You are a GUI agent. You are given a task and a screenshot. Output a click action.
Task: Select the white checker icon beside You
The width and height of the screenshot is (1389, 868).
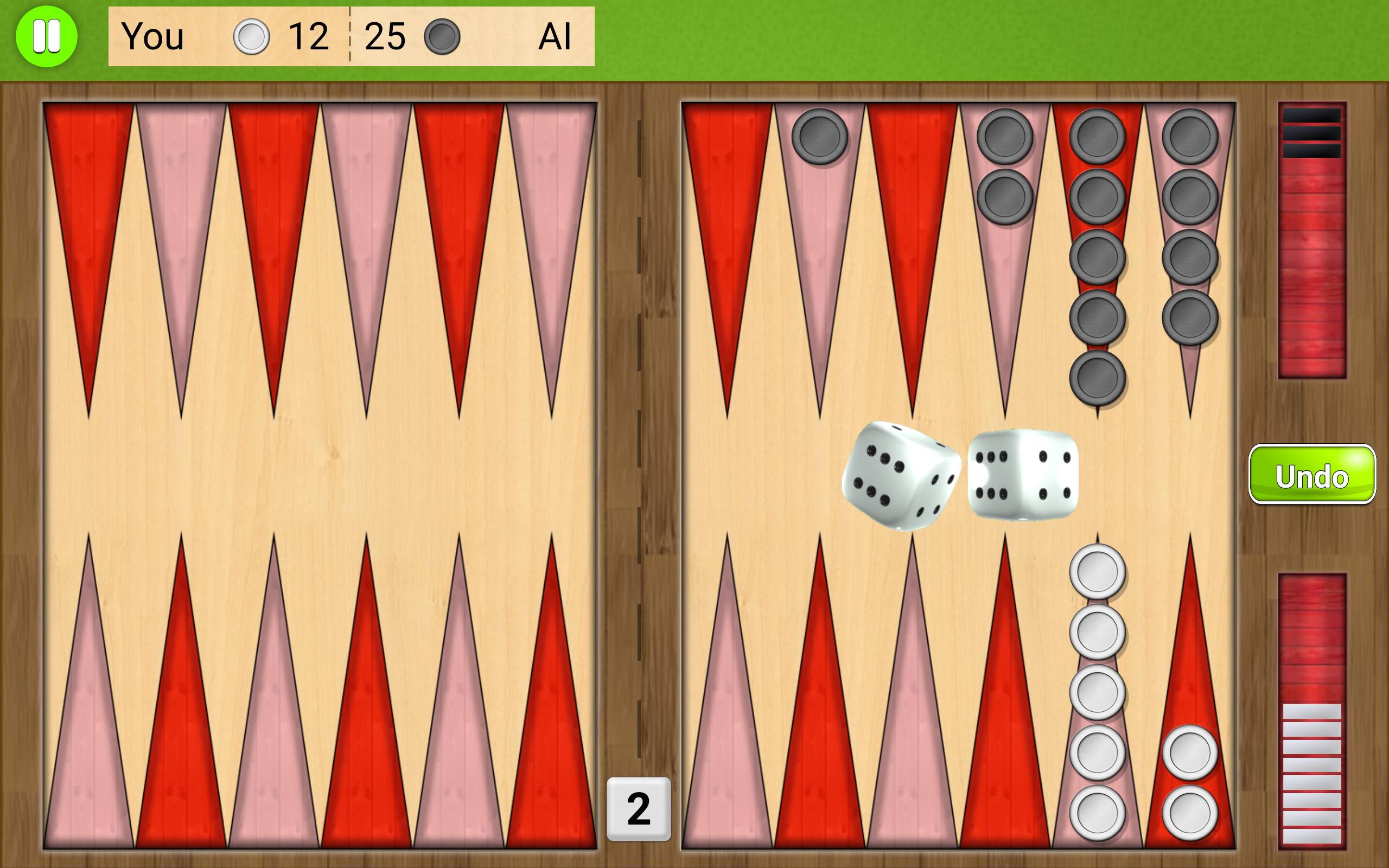[x=251, y=37]
